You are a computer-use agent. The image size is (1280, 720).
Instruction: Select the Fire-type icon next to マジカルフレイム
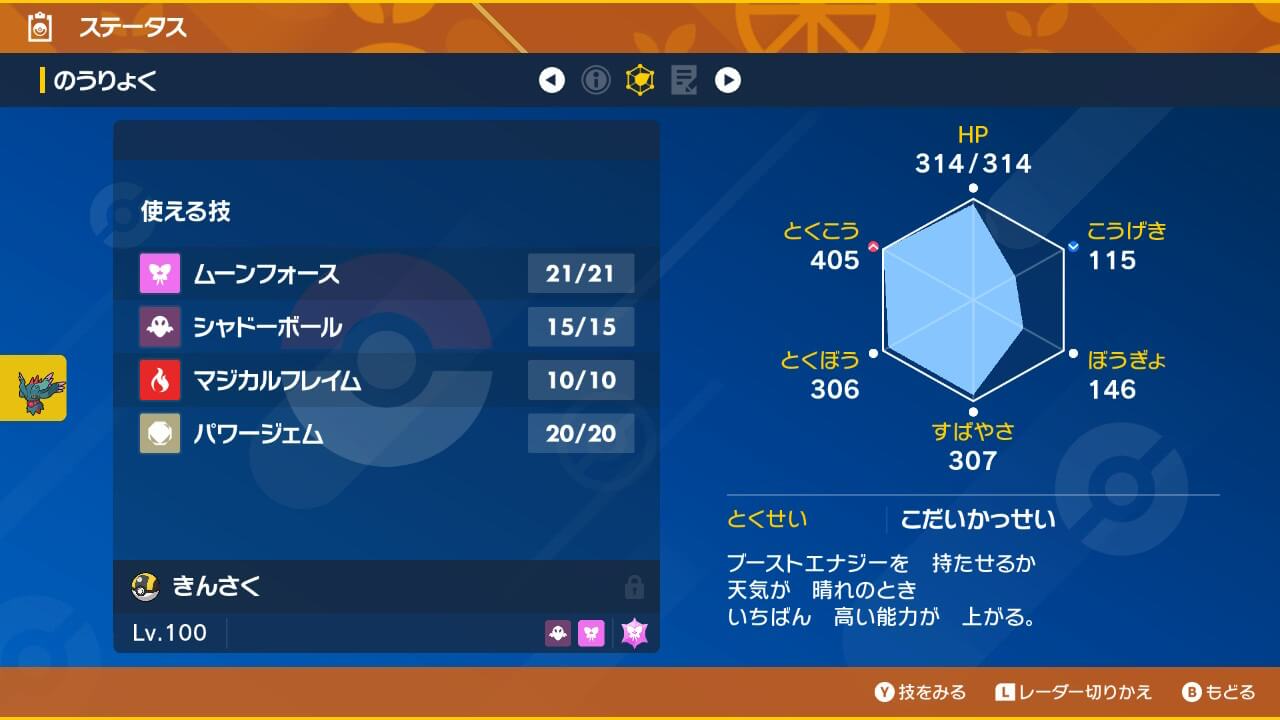pos(157,380)
